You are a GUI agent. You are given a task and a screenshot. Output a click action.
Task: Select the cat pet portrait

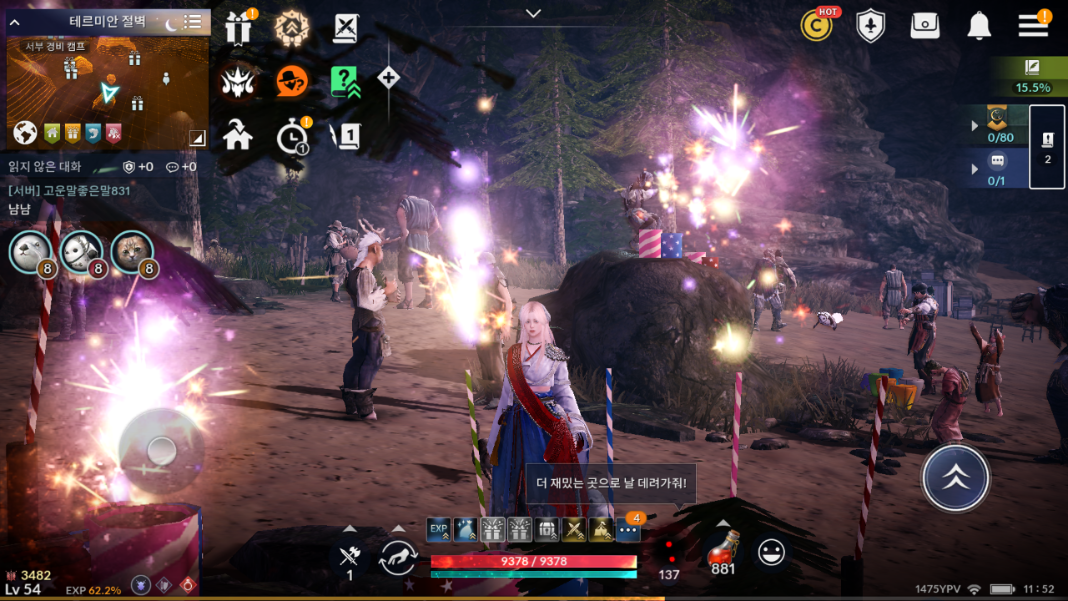131,251
